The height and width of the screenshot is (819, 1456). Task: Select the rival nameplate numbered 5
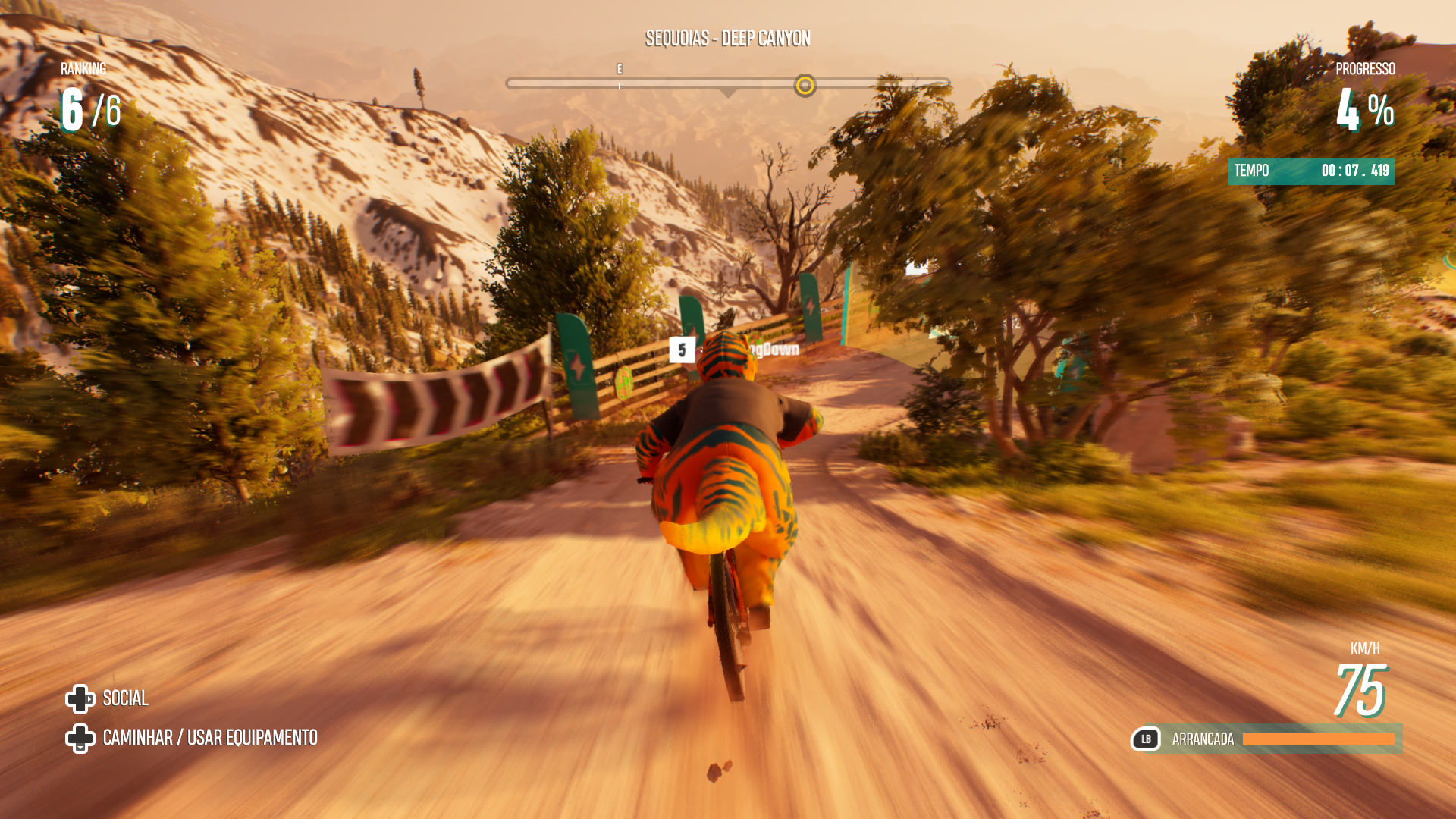click(x=682, y=350)
